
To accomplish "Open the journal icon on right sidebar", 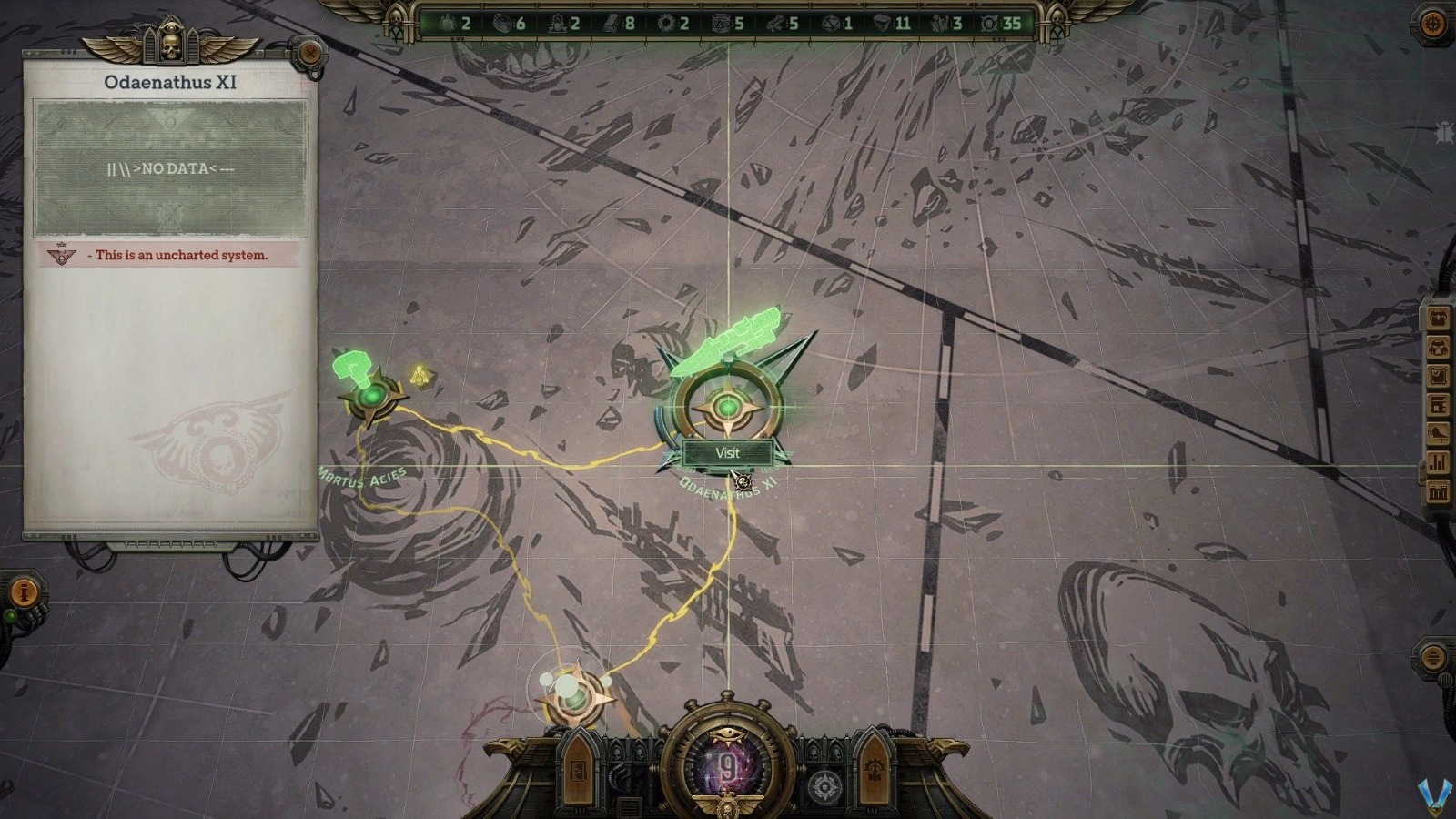I will [x=1436, y=376].
